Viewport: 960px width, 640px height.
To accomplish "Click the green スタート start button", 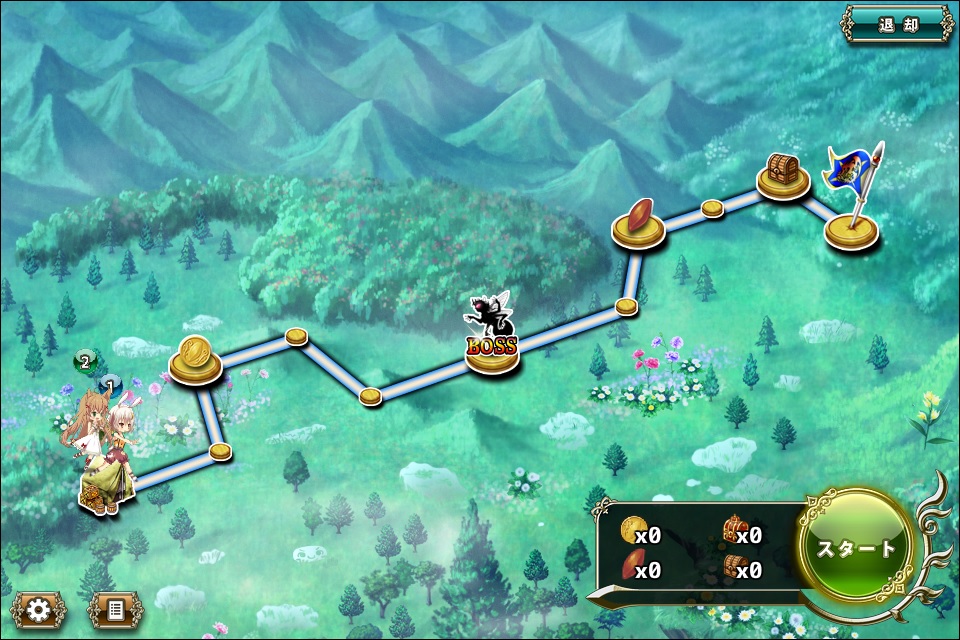I will pos(857,547).
